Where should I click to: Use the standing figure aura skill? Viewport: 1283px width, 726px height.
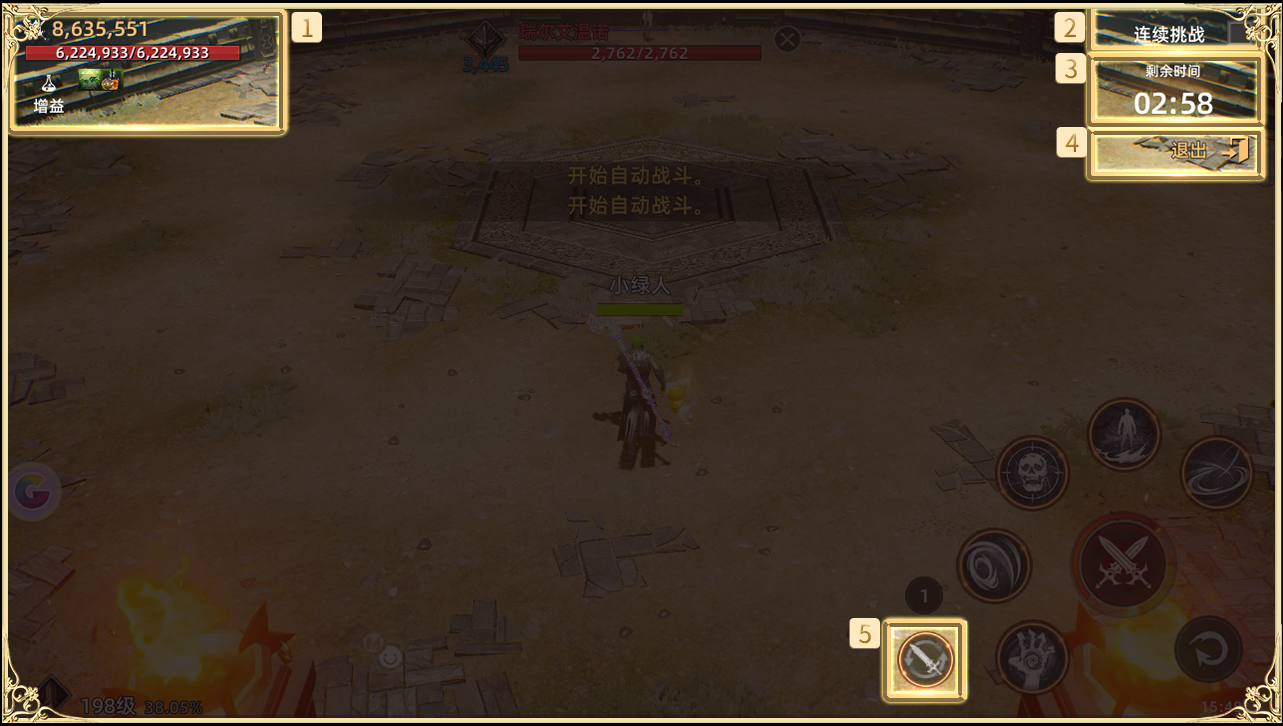(1124, 434)
